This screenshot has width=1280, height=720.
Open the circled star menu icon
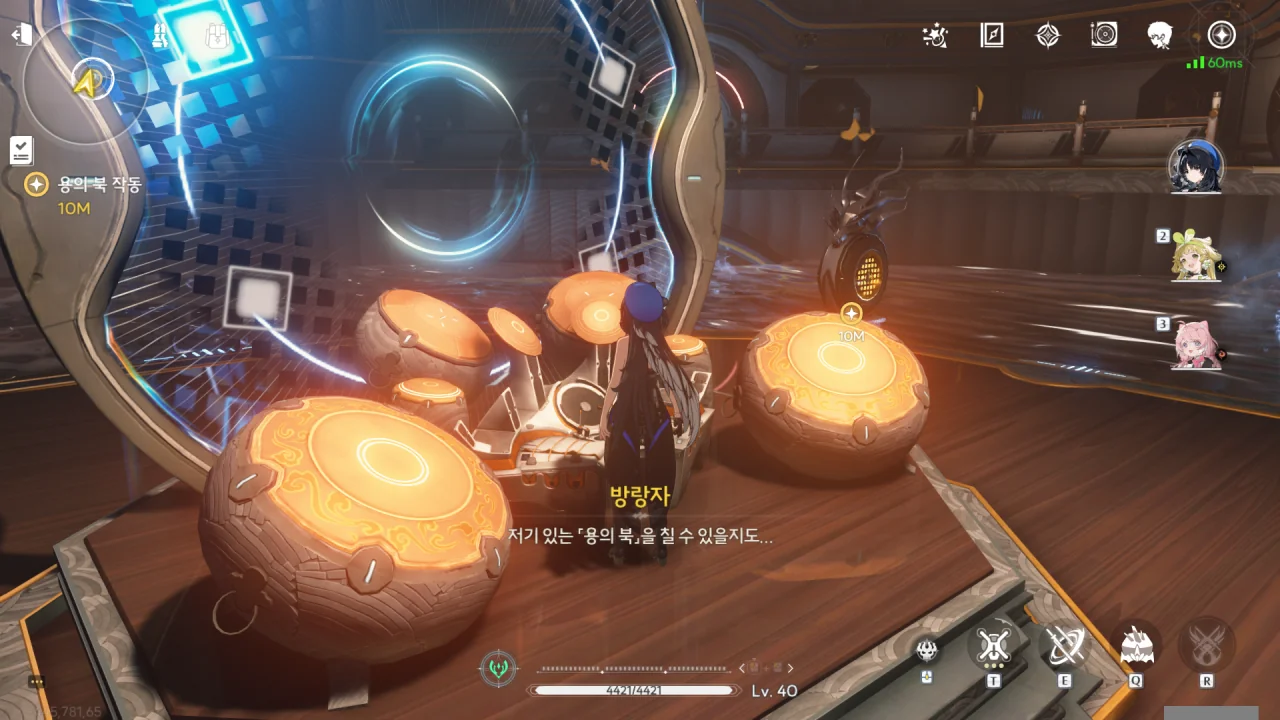[1221, 36]
